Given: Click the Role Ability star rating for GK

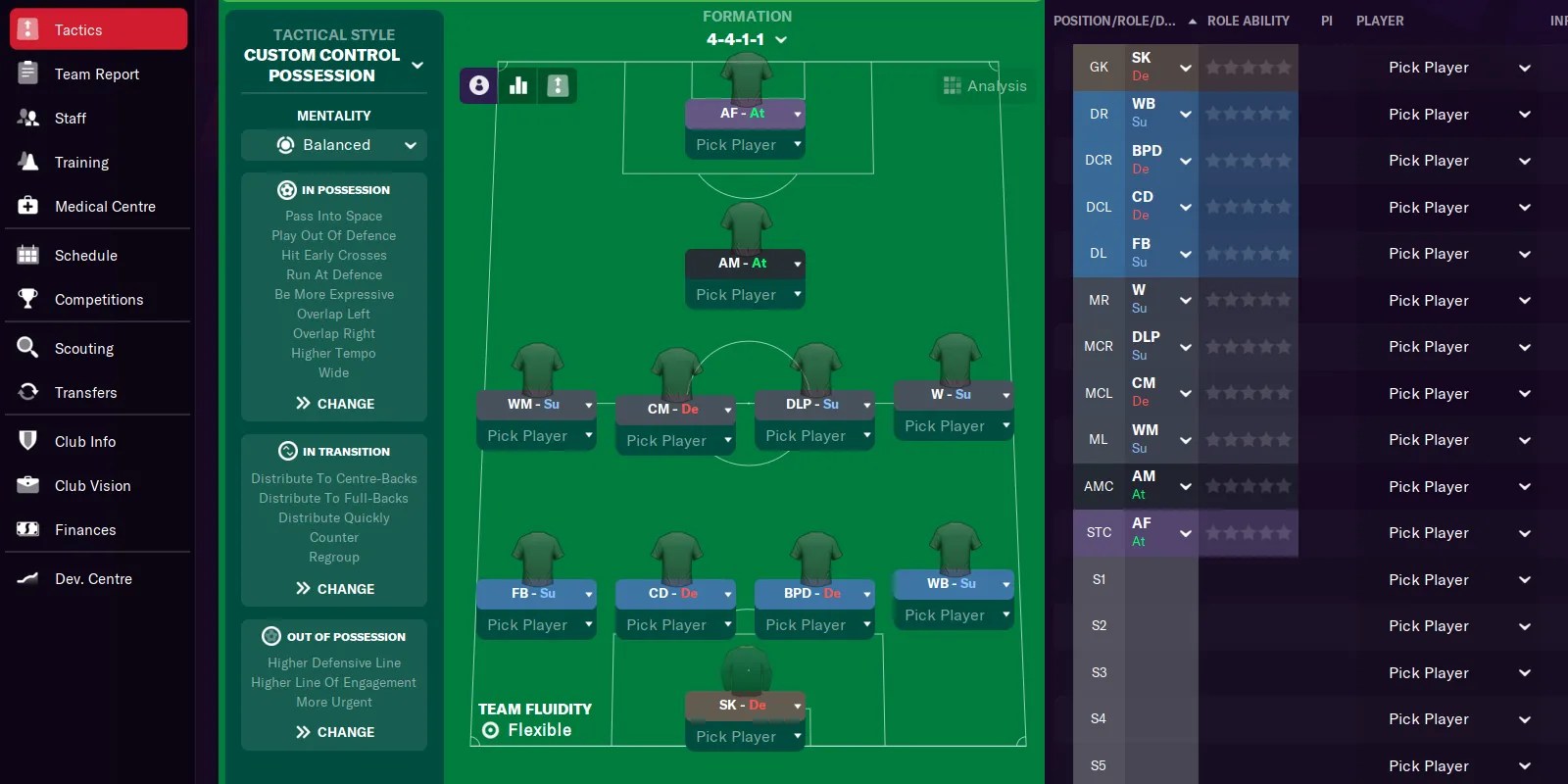Looking at the screenshot, I should click(1249, 67).
